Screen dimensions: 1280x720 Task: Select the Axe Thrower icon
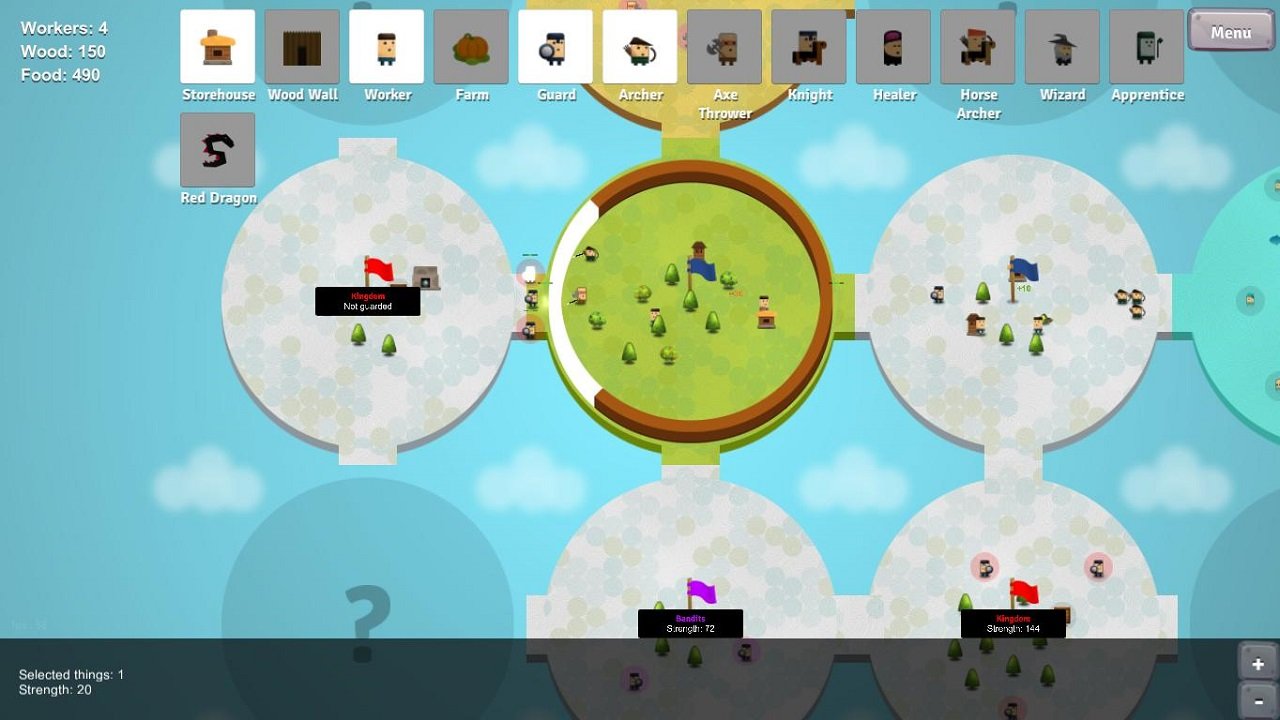pyautogui.click(x=724, y=47)
